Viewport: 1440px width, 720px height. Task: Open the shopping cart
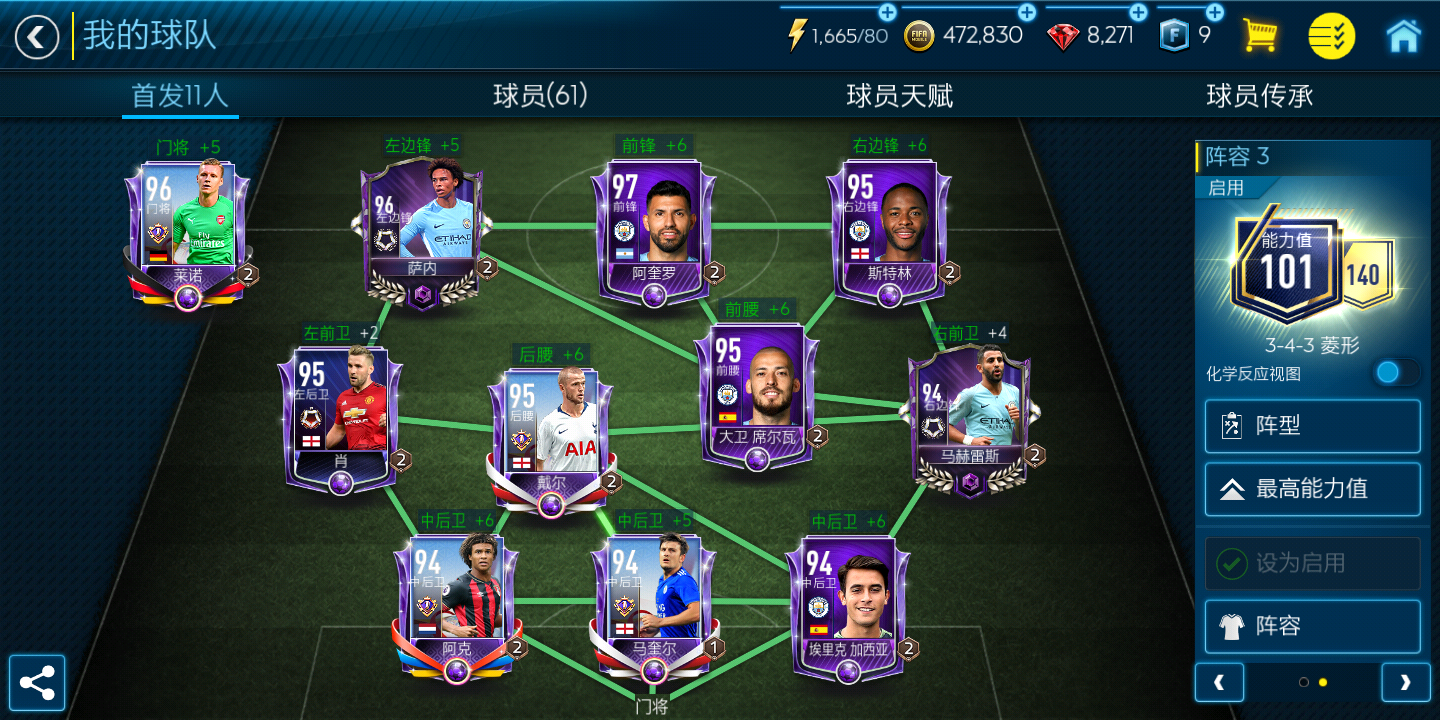(x=1260, y=35)
